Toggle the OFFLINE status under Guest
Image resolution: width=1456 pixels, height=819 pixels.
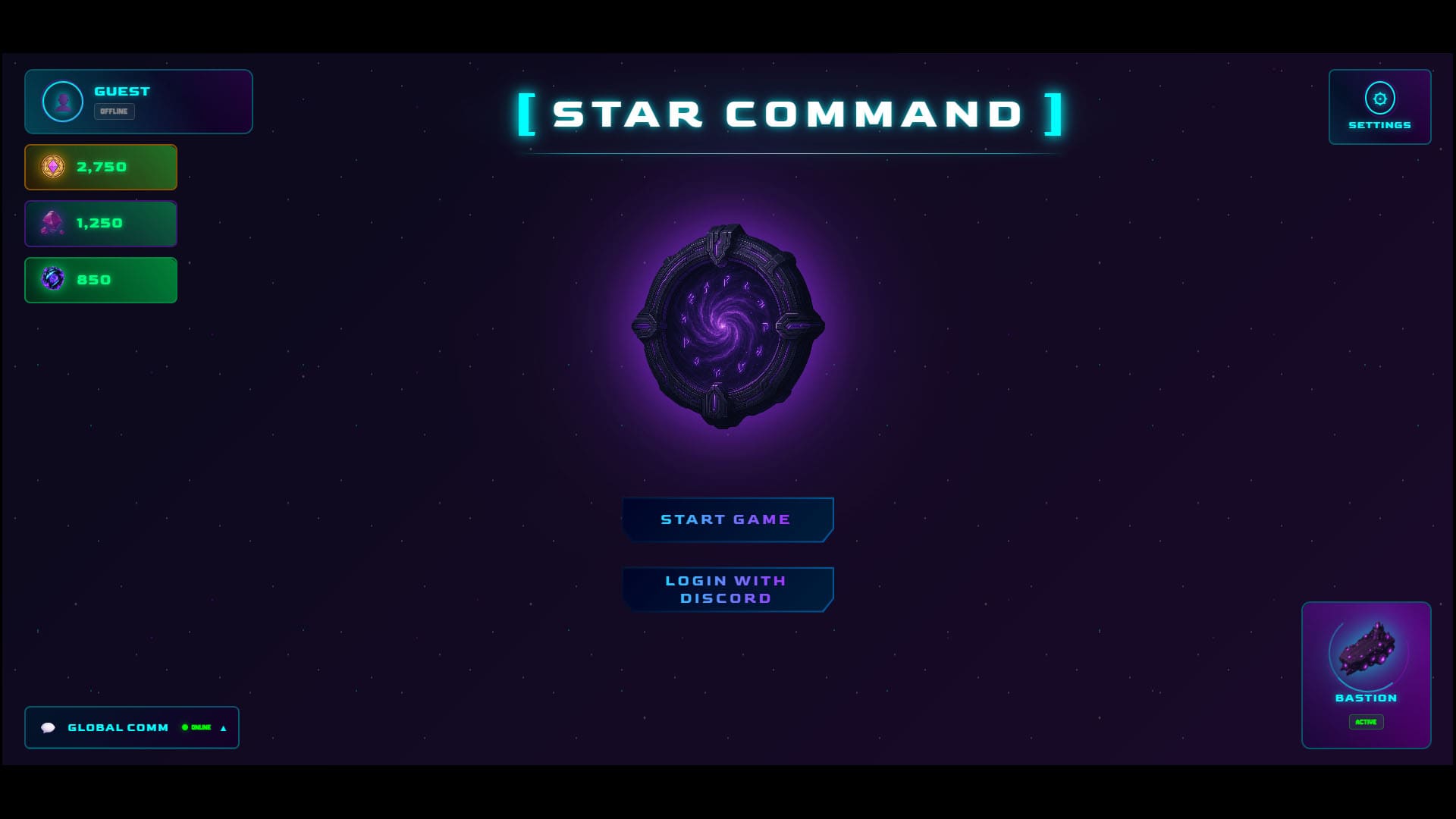[115, 111]
